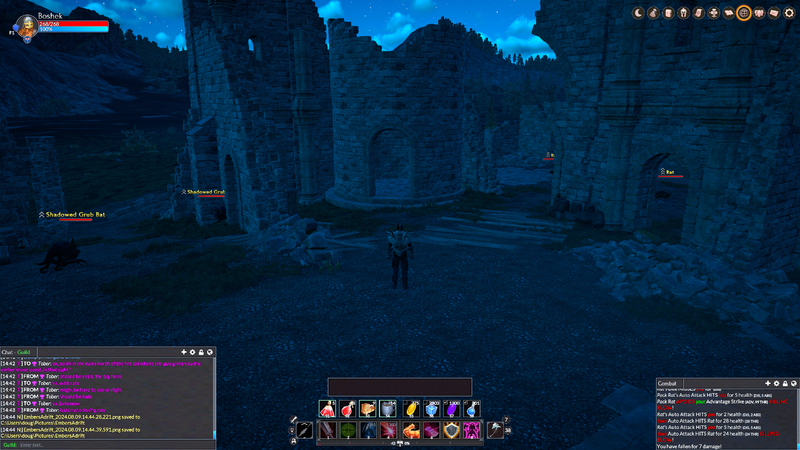Click the highlighted globe map icon
Viewport: 800px width, 450px height.
pos(743,13)
